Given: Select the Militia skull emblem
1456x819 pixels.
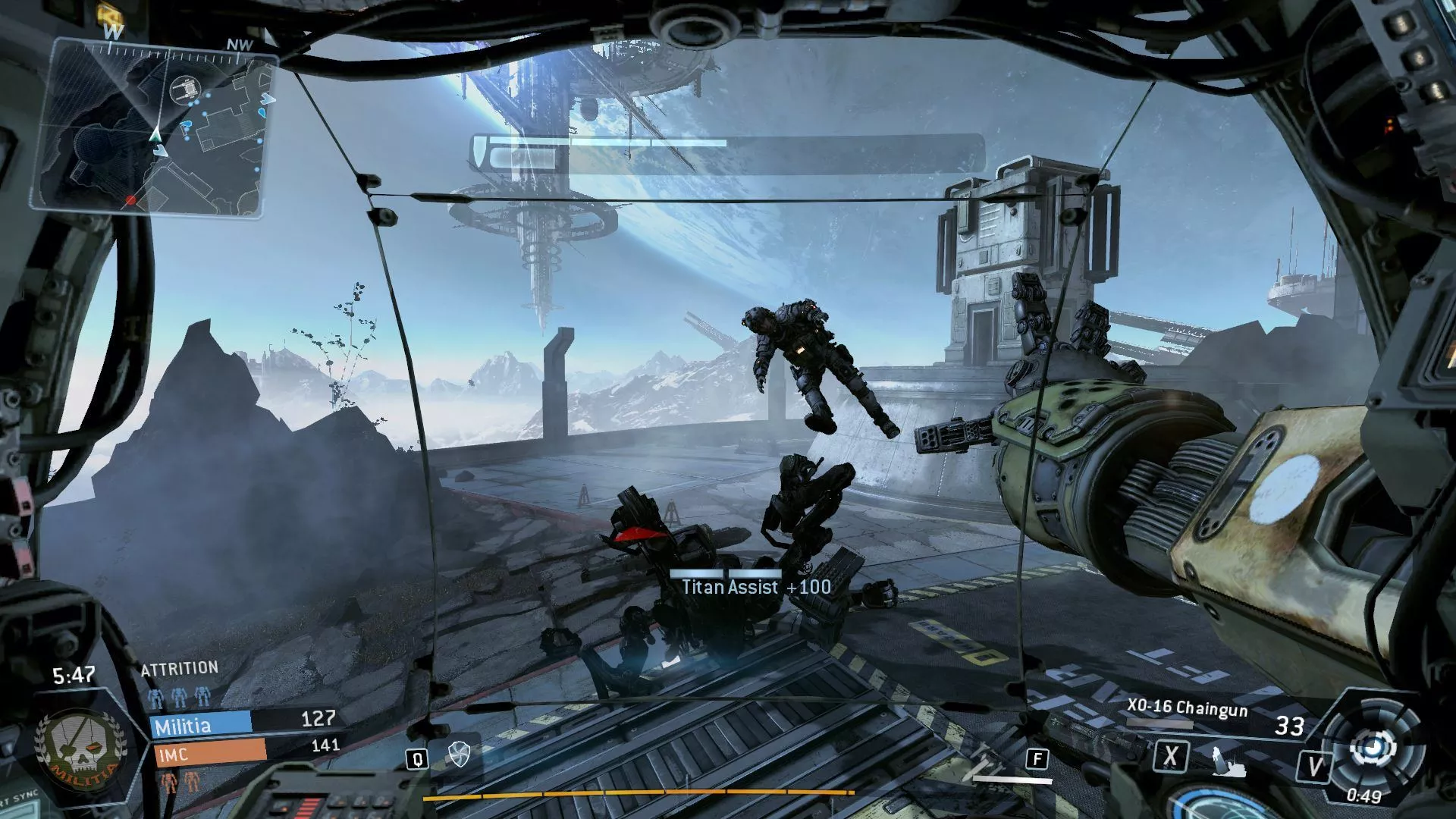Looking at the screenshot, I should 80,751.
